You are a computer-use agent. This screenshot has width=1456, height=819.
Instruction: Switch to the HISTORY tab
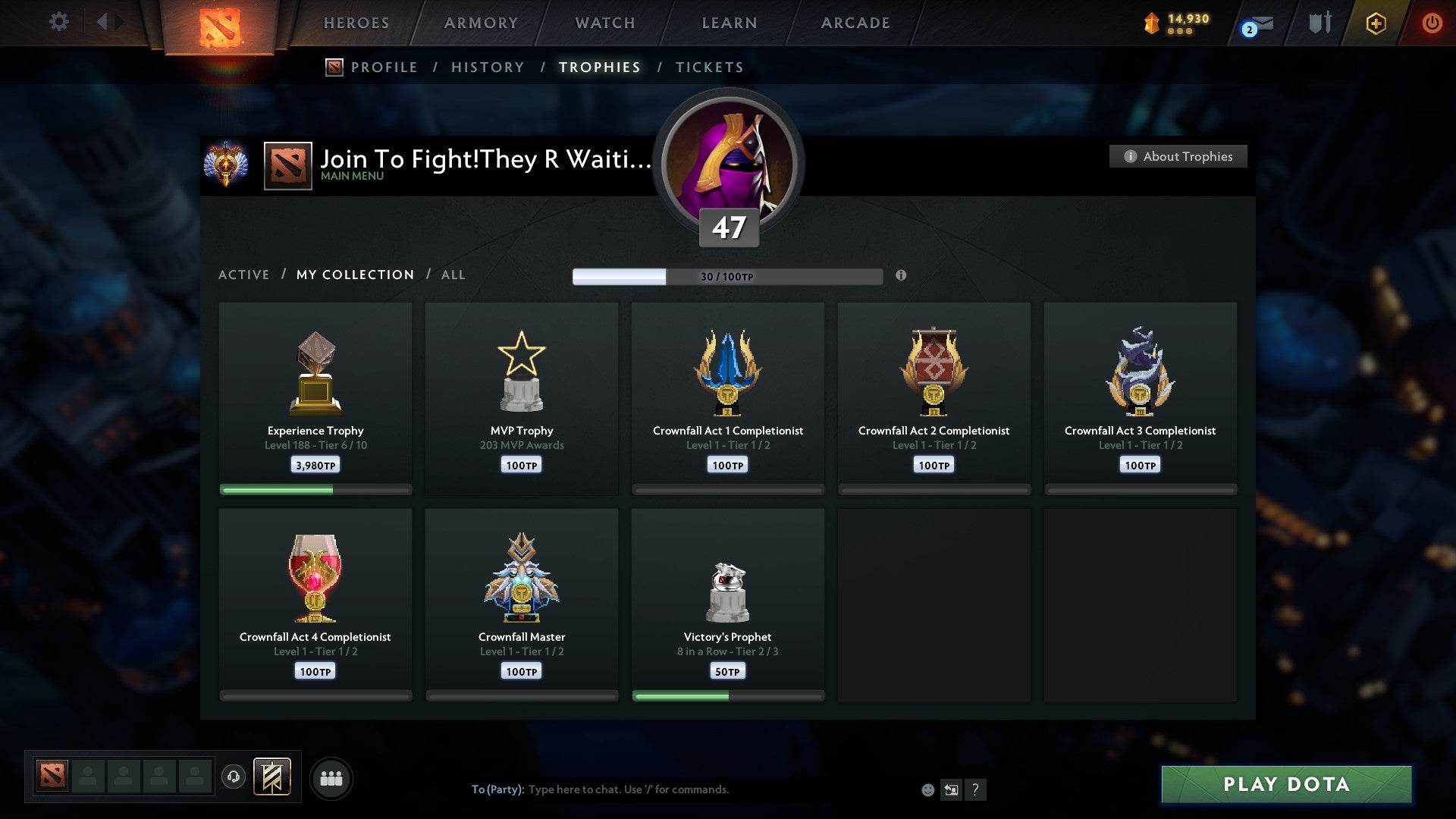pos(487,67)
